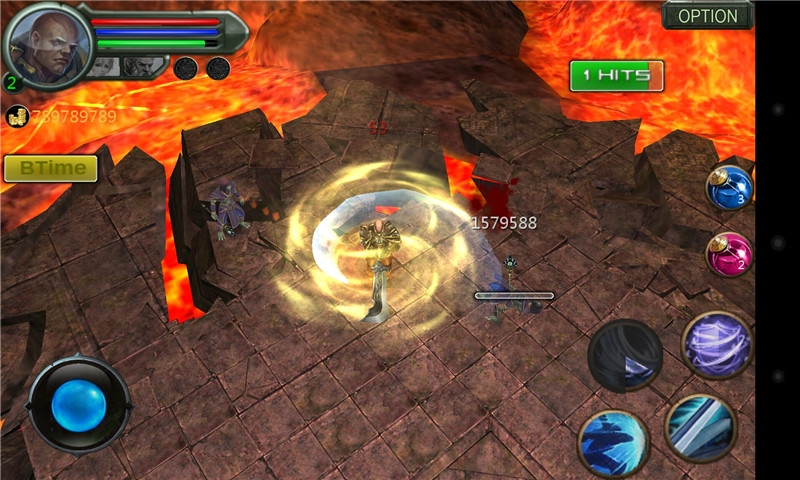Use the pink health potion
This screenshot has height=480, width=800.
(x=728, y=254)
